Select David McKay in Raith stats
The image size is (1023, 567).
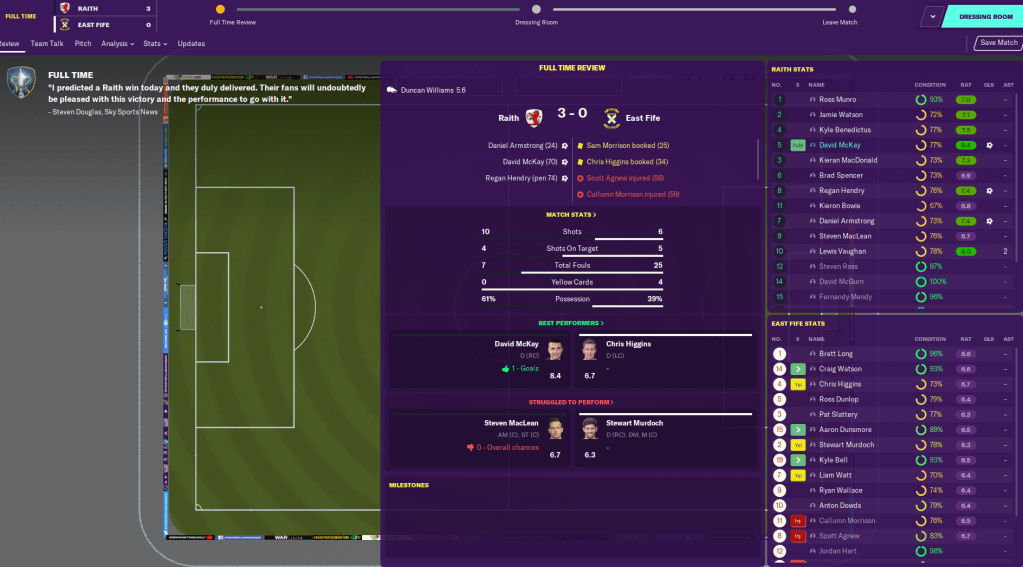[x=842, y=145]
